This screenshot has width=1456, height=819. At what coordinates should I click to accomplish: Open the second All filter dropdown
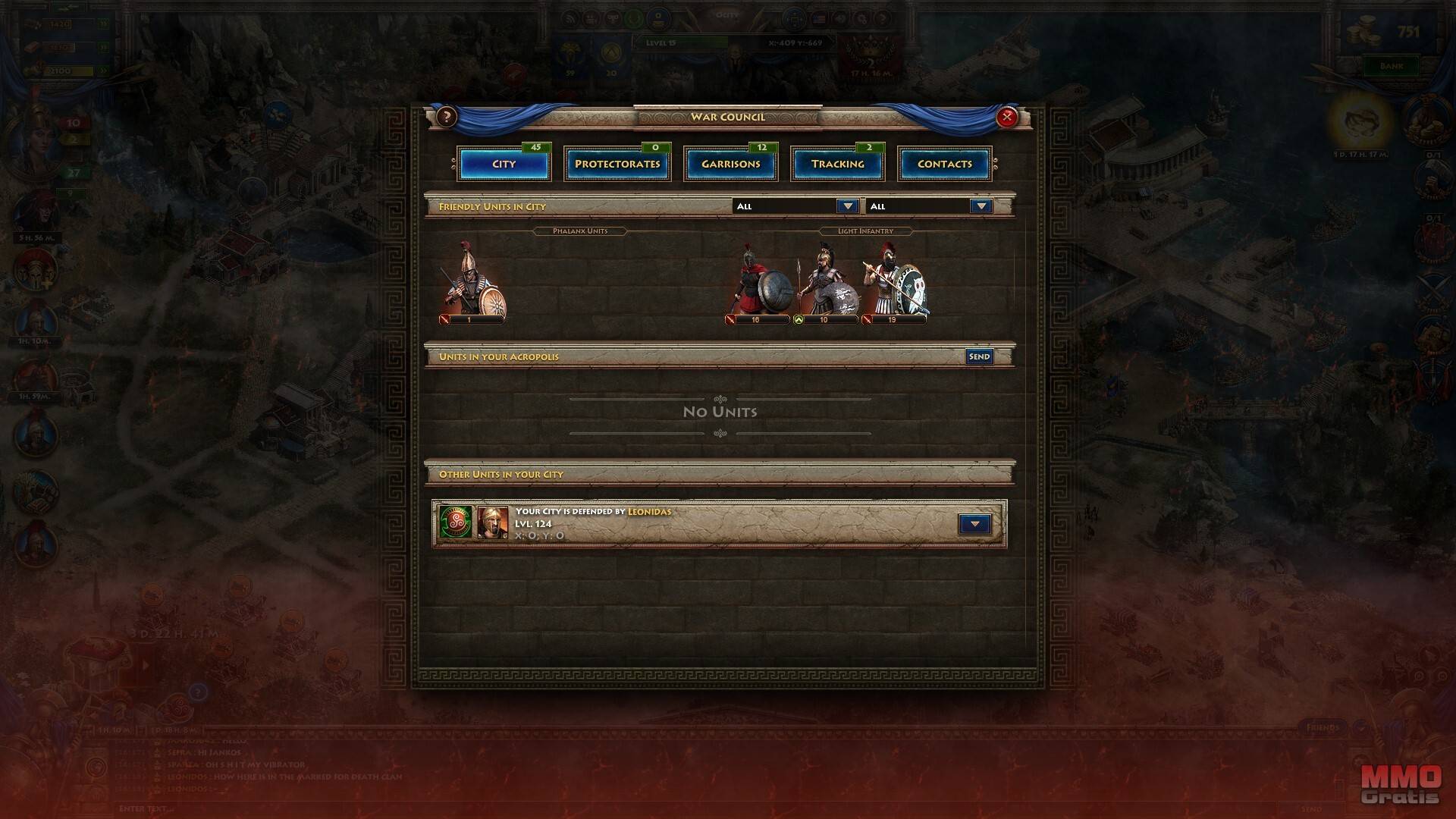pos(981,206)
